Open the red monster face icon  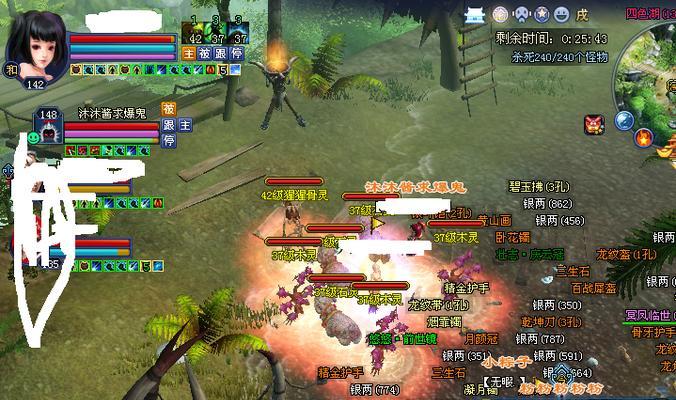coord(594,124)
